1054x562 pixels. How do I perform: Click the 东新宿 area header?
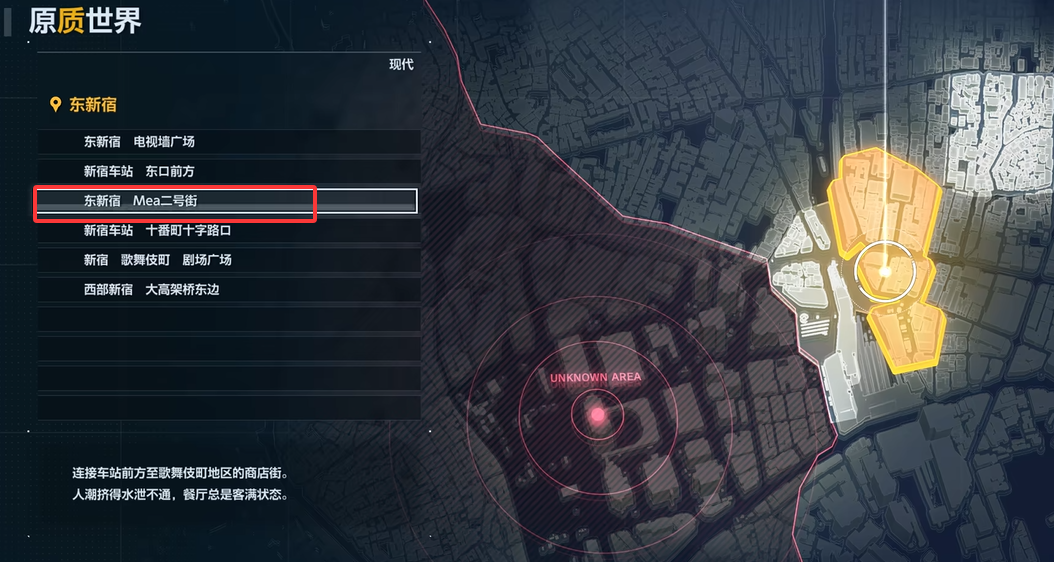(x=92, y=105)
